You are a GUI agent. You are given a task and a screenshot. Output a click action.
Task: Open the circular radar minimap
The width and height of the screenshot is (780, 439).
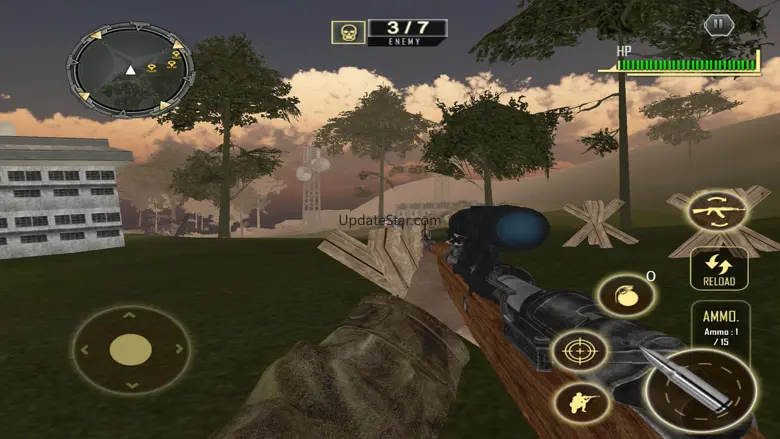tap(130, 70)
